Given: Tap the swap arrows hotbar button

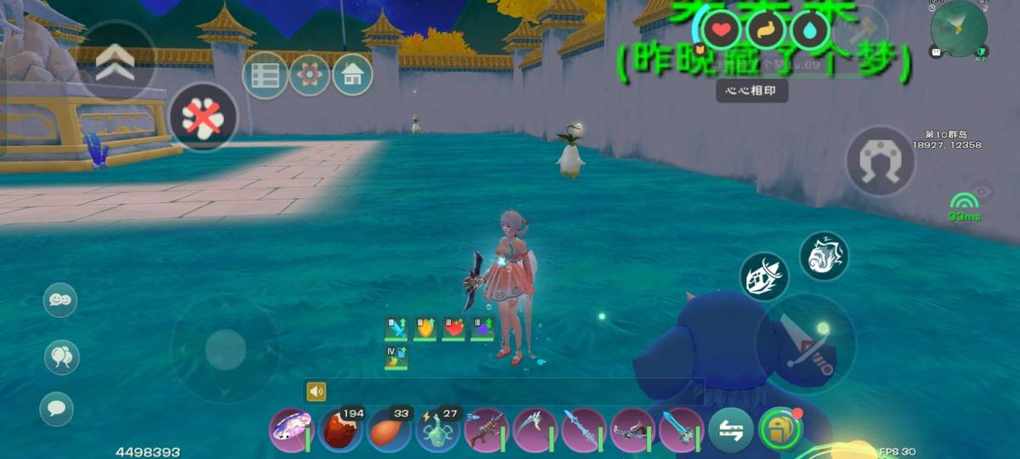Looking at the screenshot, I should click(731, 431).
